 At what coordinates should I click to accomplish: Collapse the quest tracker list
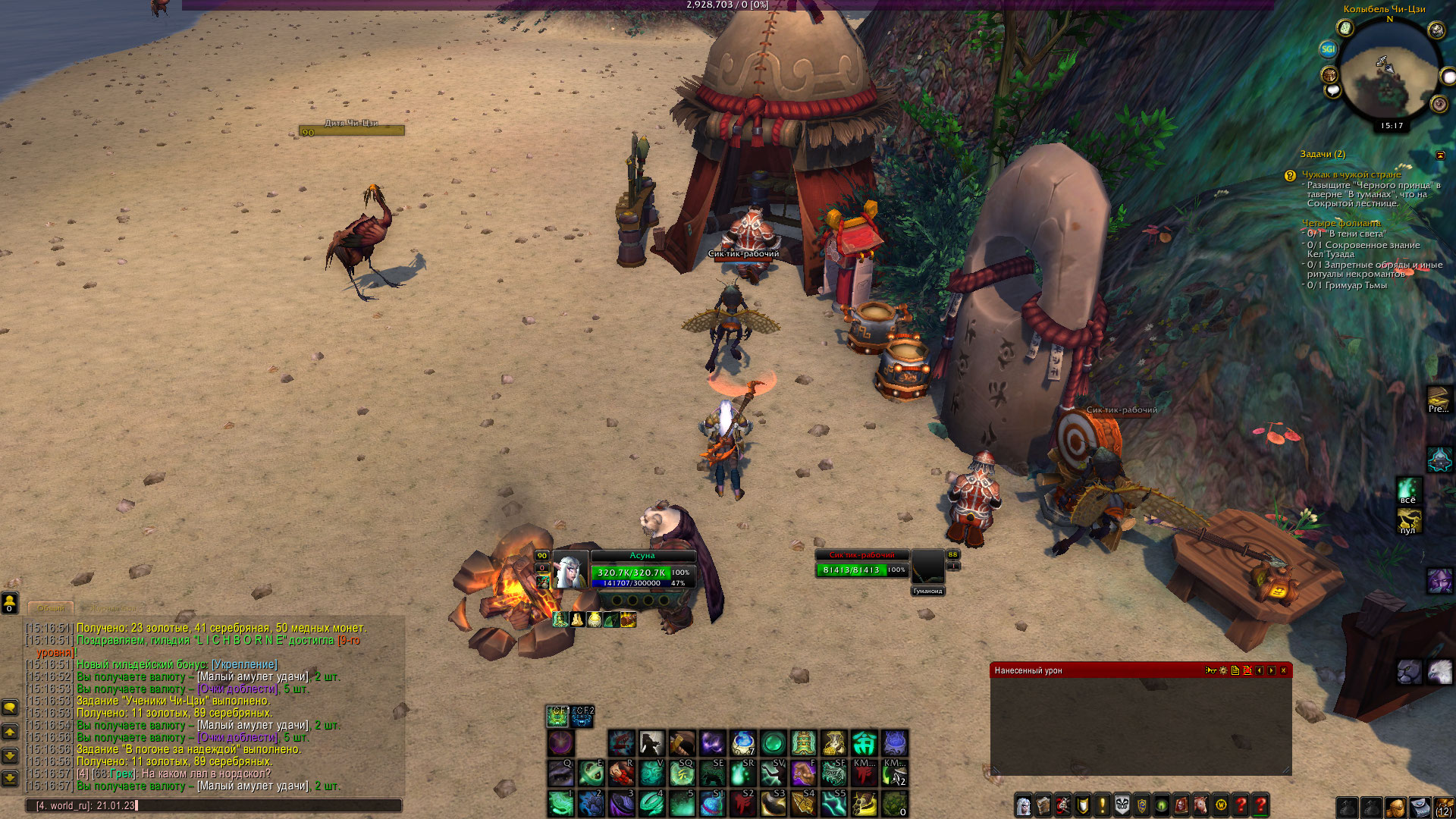1441,155
